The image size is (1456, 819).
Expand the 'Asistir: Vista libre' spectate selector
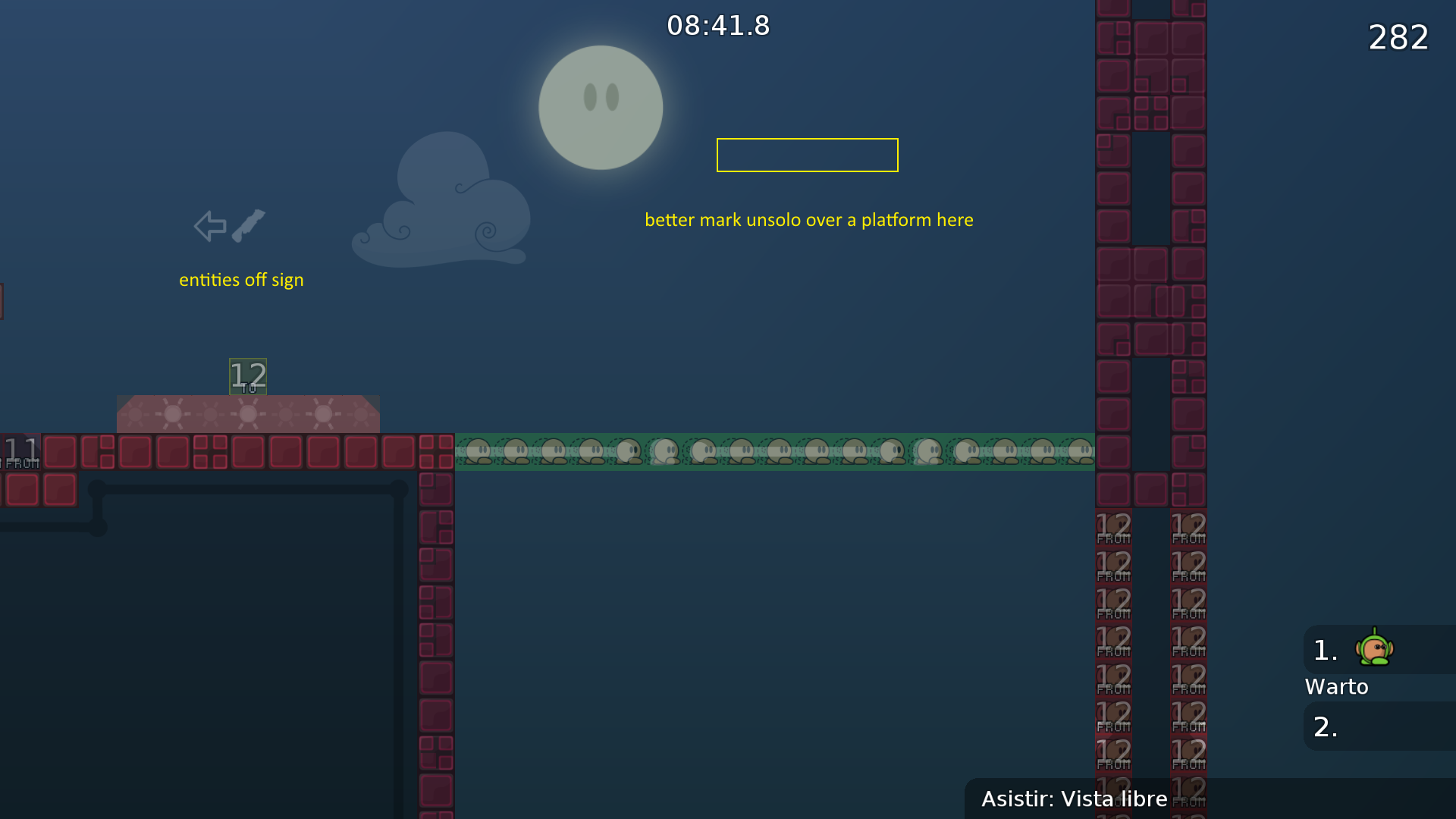pyautogui.click(x=1074, y=799)
